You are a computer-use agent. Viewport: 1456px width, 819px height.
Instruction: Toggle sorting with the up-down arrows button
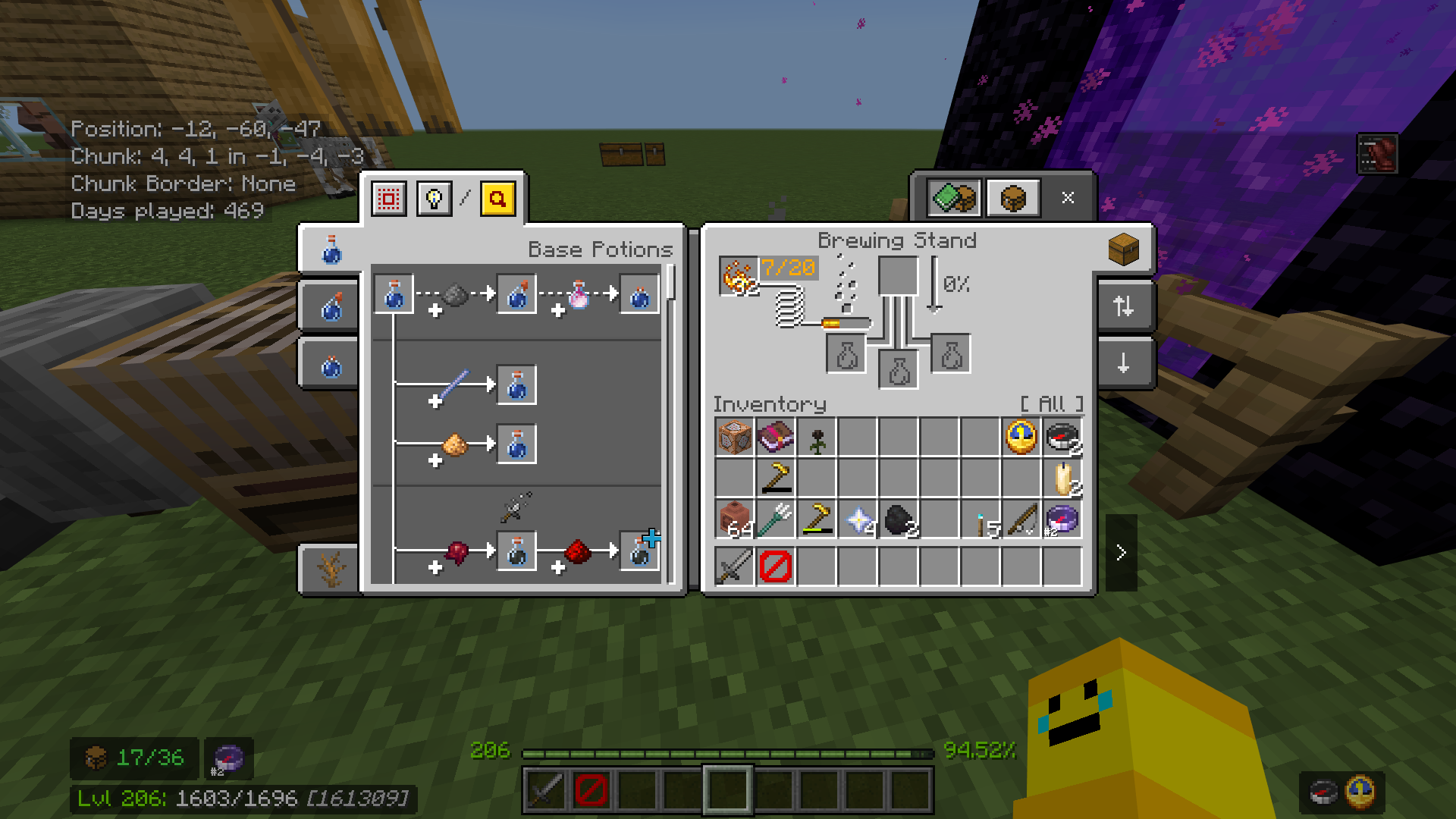coord(1123,306)
